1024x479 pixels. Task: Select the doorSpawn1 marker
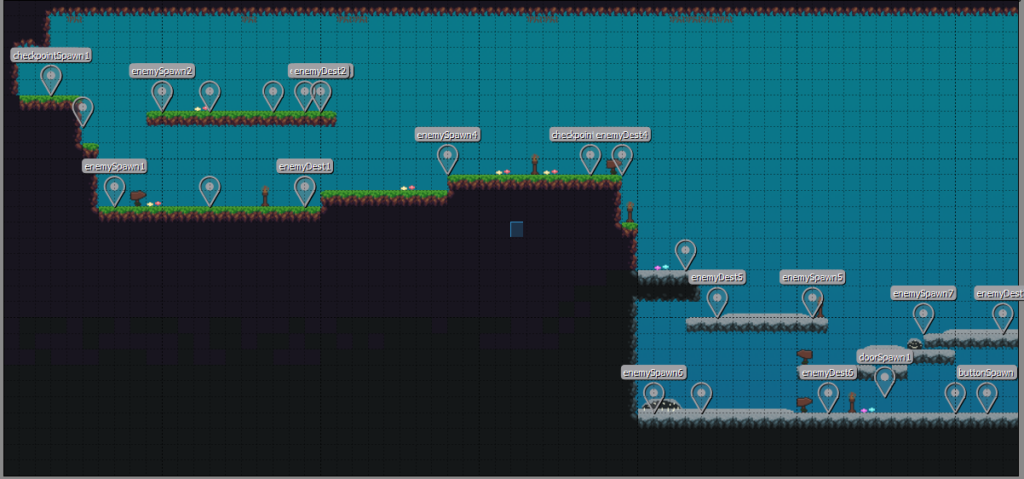coord(885,378)
